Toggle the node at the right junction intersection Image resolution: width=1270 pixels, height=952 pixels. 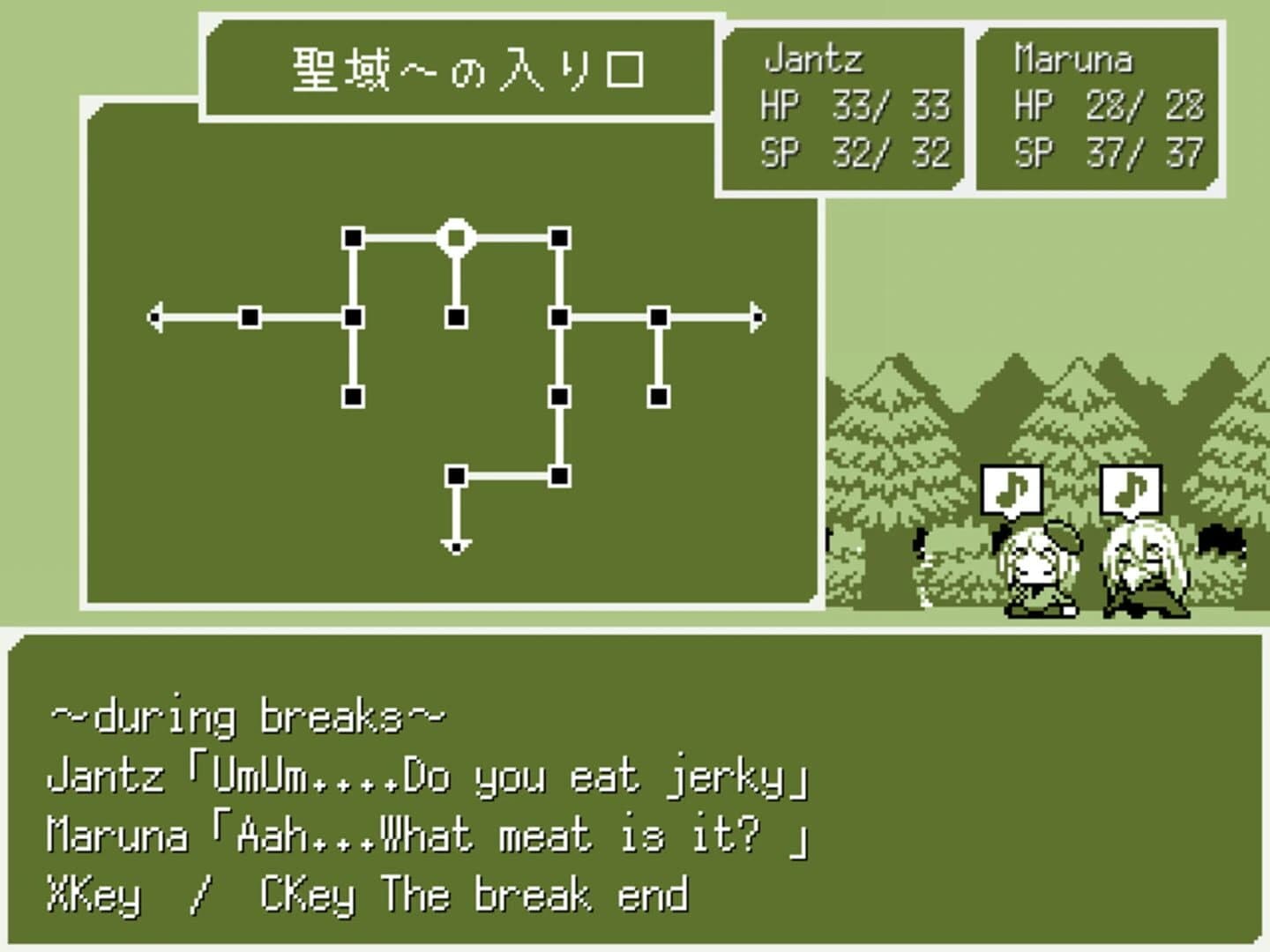pos(557,315)
